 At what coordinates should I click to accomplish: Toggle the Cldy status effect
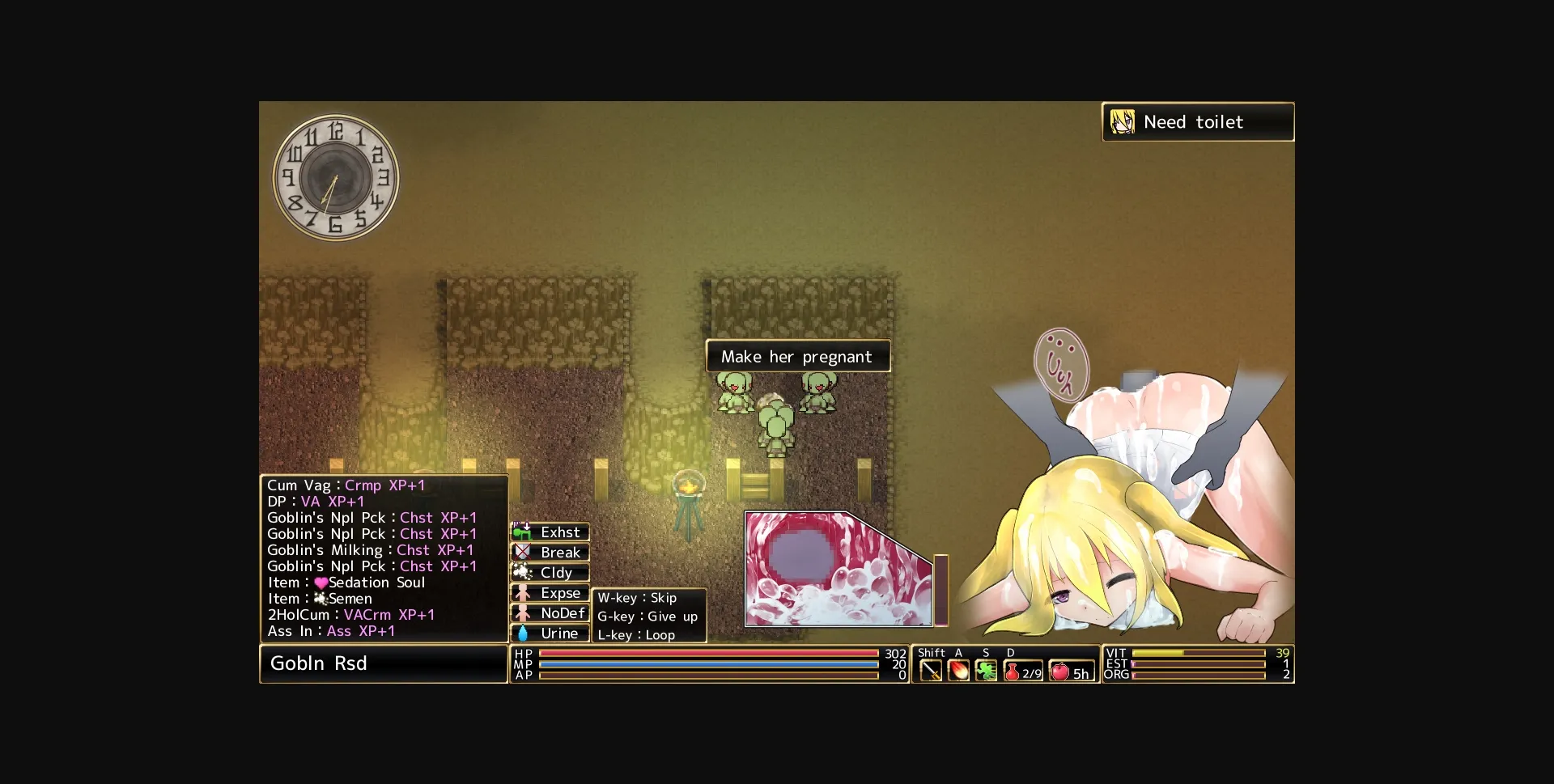[x=550, y=573]
